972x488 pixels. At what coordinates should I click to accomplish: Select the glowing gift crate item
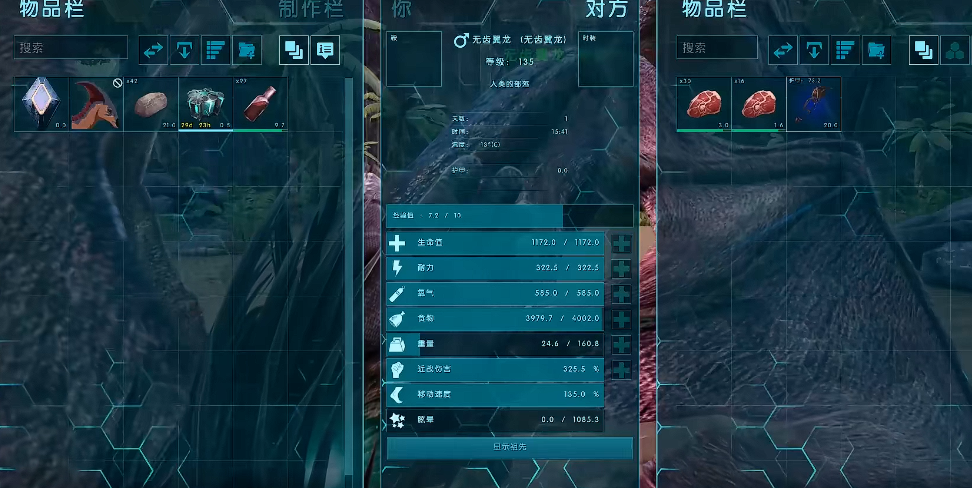pyautogui.click(x=205, y=104)
